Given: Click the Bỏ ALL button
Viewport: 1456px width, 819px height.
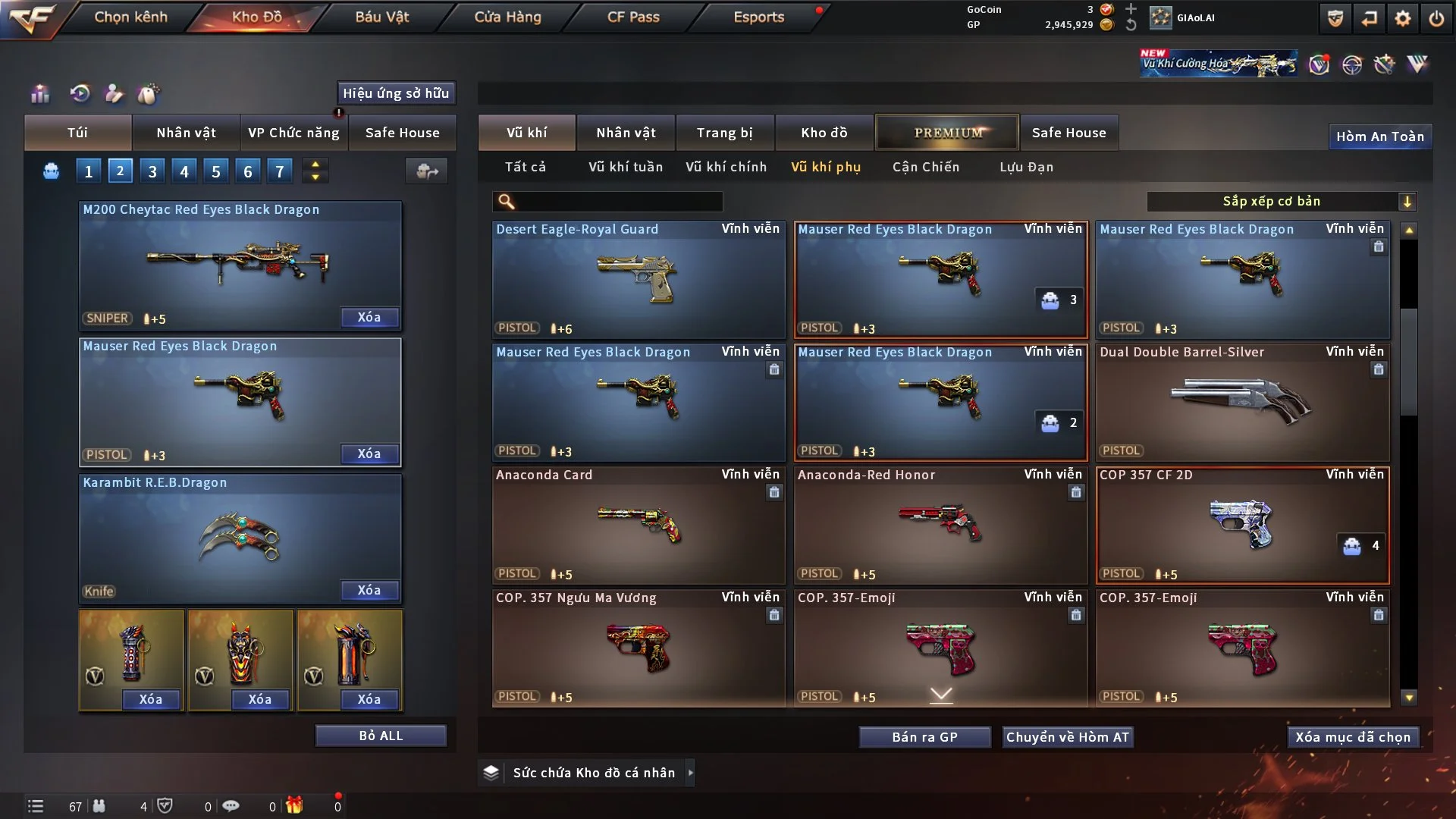Looking at the screenshot, I should [x=381, y=736].
